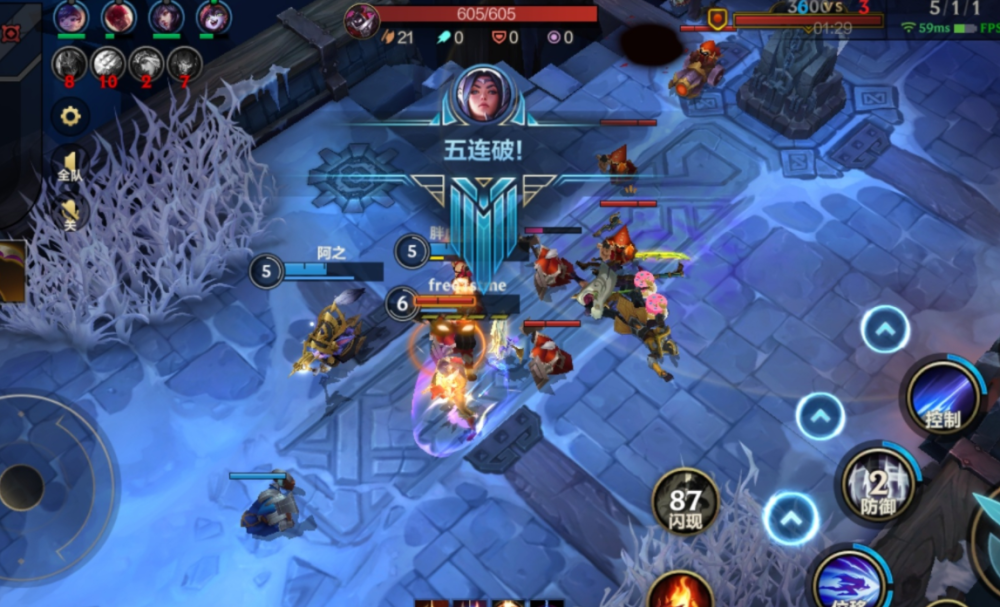The image size is (1000, 607).
Task: Cast the fire Ignite summoner spell
Action: [x=680, y=592]
